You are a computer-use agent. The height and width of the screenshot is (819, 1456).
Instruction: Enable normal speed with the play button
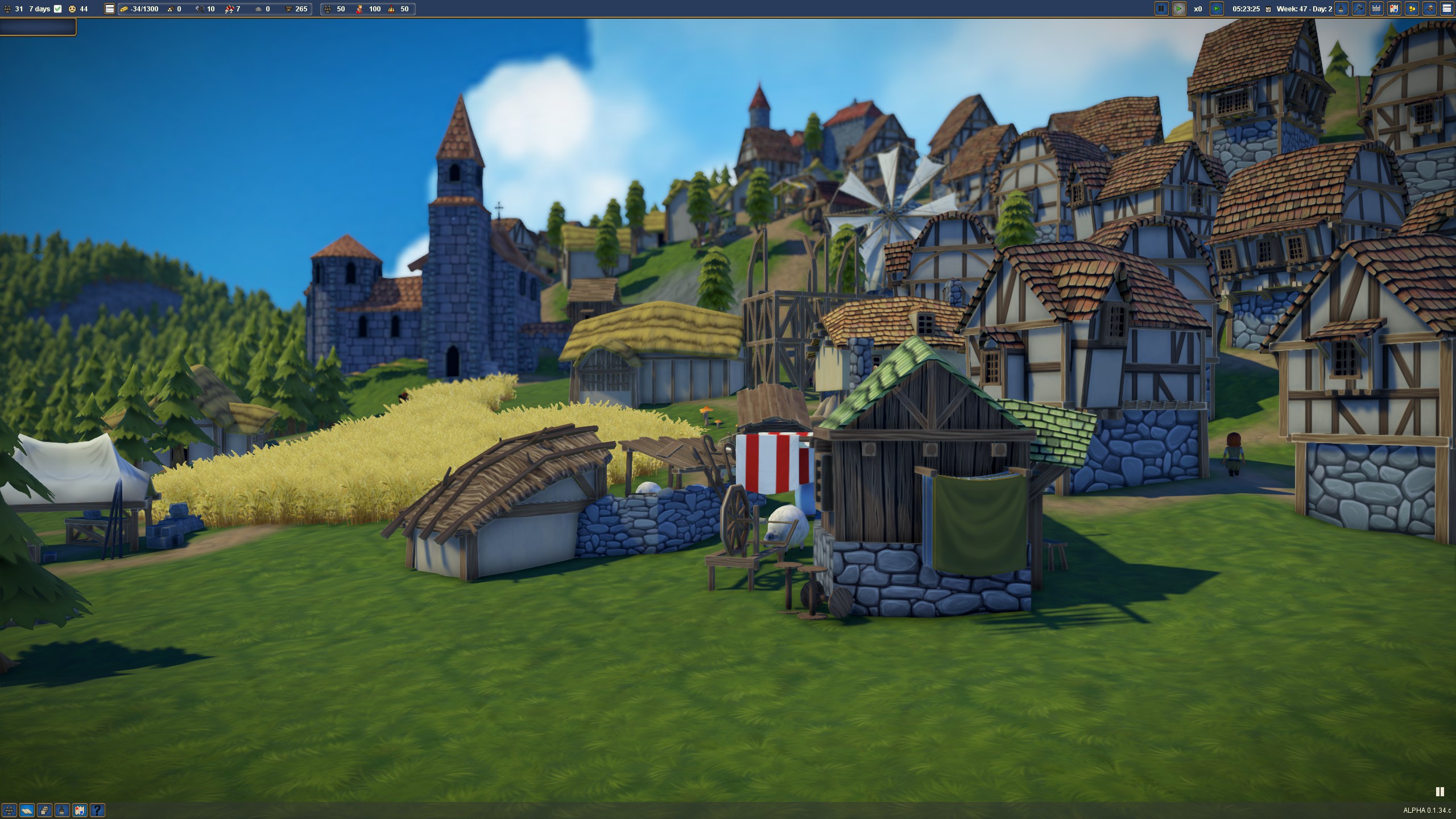[1179, 9]
